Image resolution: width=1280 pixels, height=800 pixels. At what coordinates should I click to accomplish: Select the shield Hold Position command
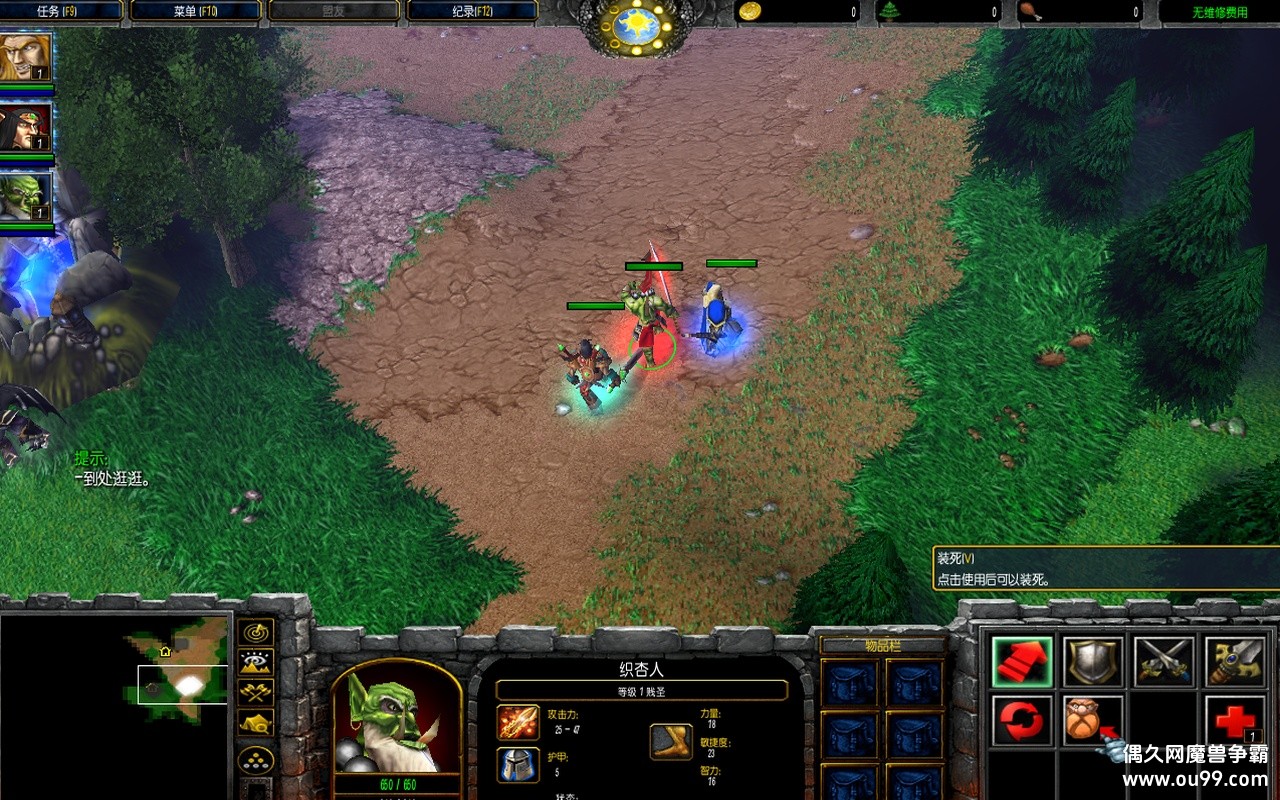tap(1093, 662)
